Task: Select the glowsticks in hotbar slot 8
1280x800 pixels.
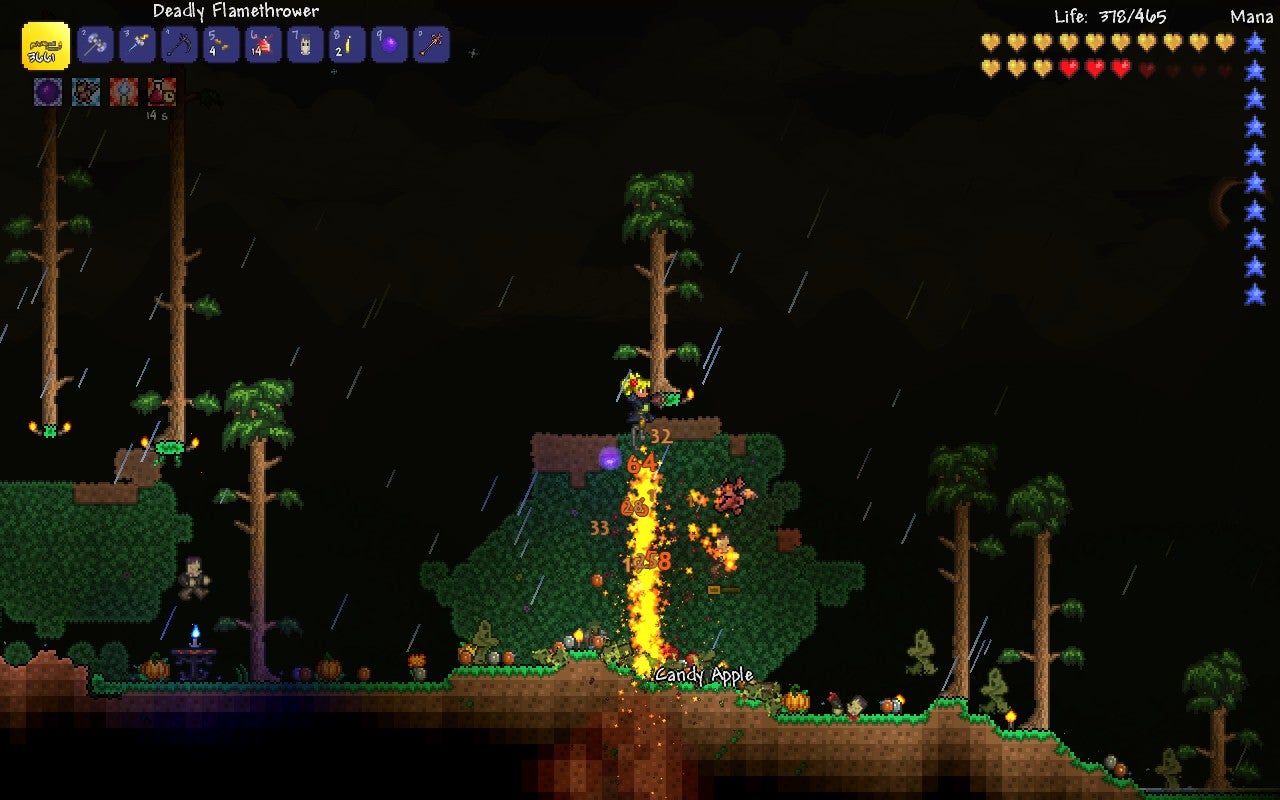Action: click(x=347, y=45)
